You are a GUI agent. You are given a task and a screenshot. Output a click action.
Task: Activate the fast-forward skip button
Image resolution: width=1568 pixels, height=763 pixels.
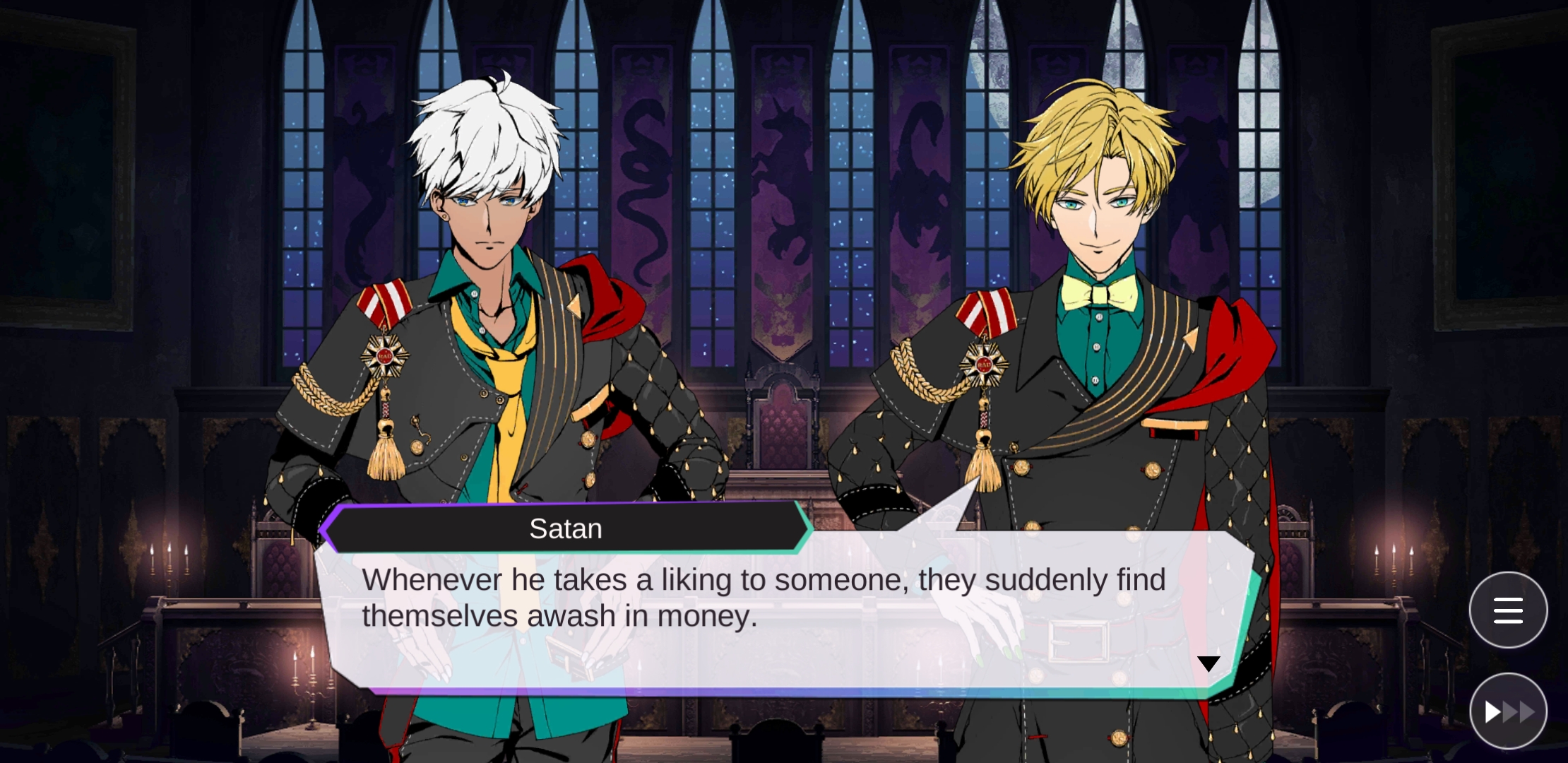coord(1508,711)
